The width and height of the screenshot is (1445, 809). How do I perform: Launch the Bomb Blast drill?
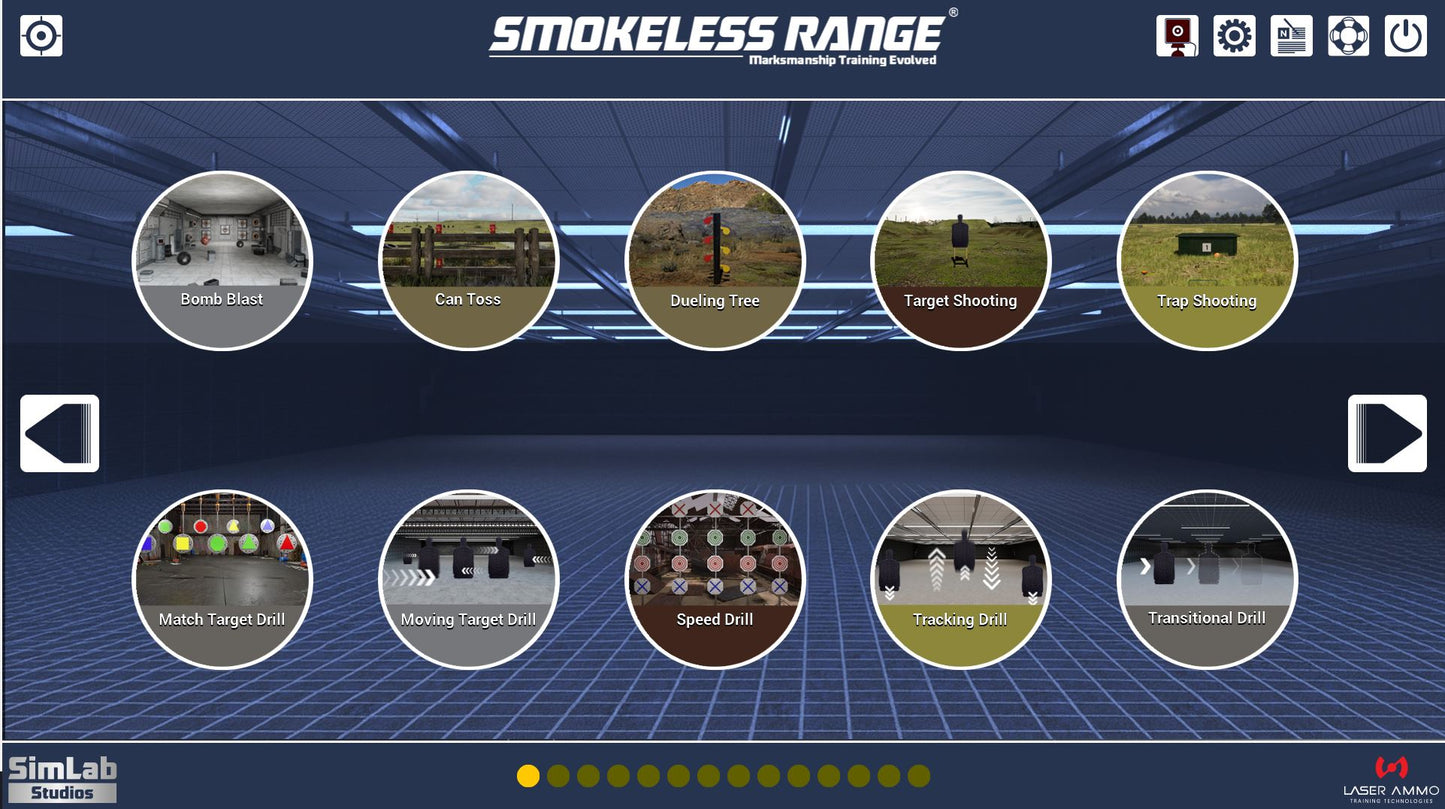pos(222,258)
